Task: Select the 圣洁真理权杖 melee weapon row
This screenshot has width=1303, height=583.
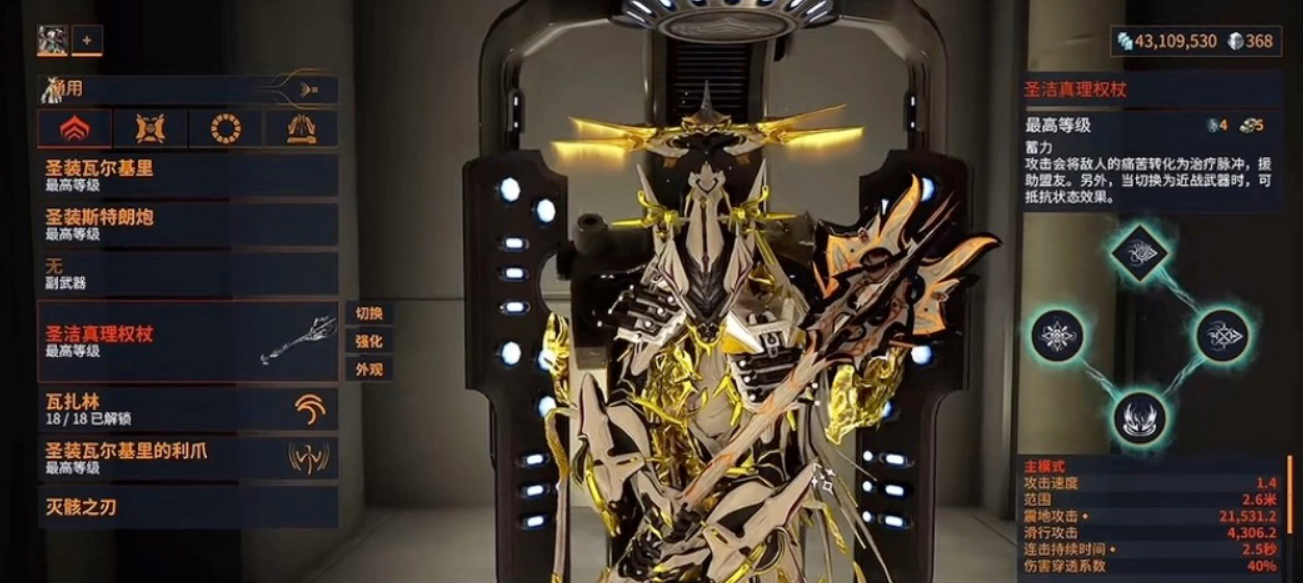Action: (187, 341)
